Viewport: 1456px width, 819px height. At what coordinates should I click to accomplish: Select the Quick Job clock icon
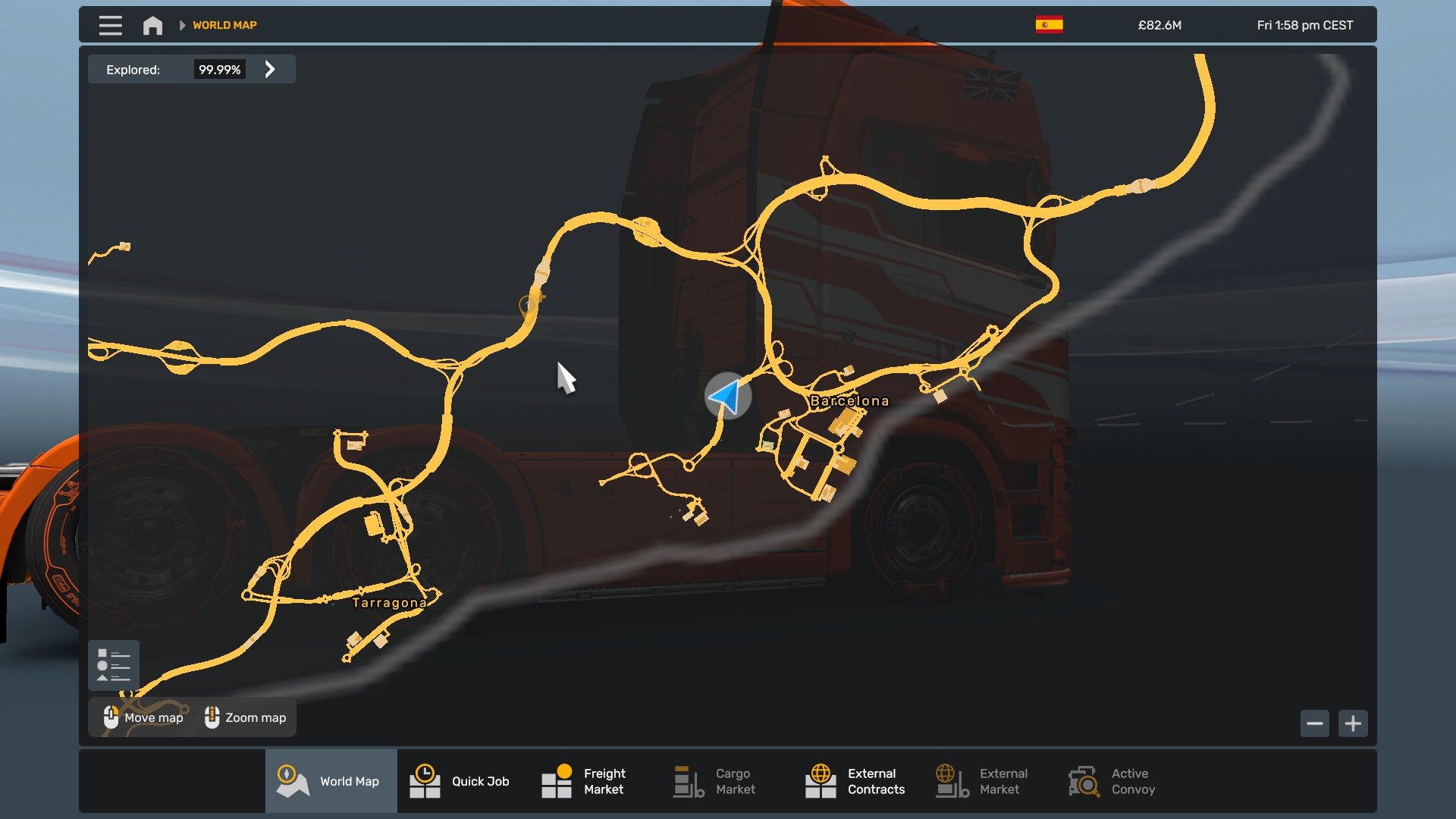pos(425,780)
